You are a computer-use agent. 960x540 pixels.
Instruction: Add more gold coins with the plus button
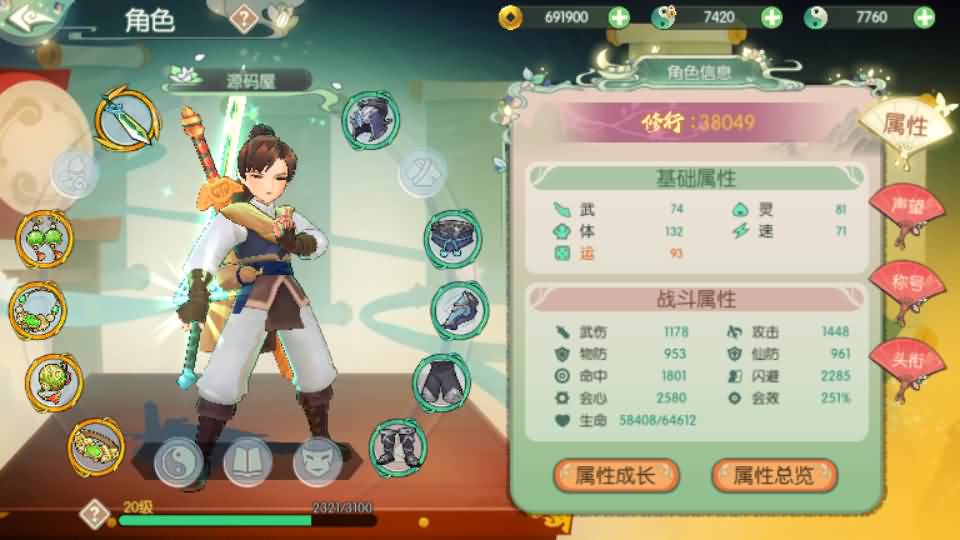coord(619,17)
